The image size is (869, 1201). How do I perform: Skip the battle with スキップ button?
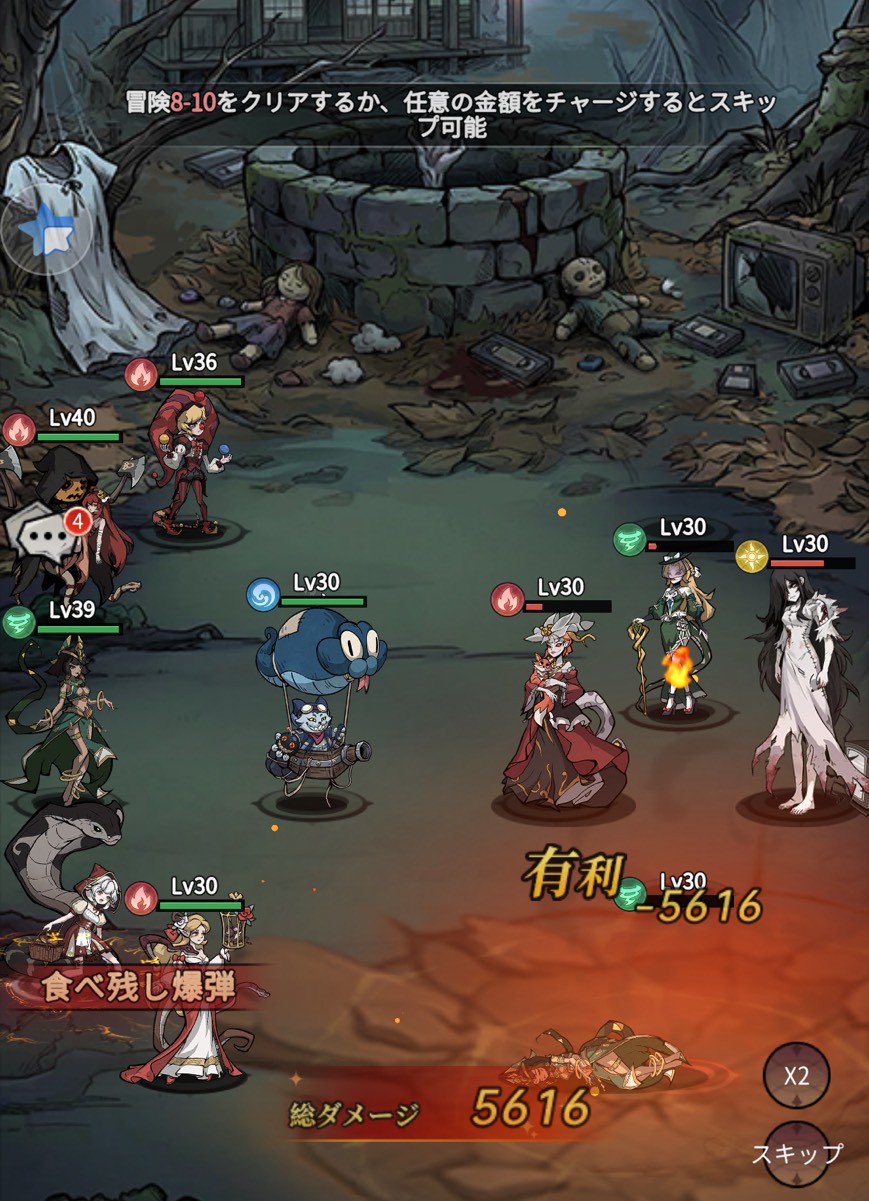[797, 1153]
